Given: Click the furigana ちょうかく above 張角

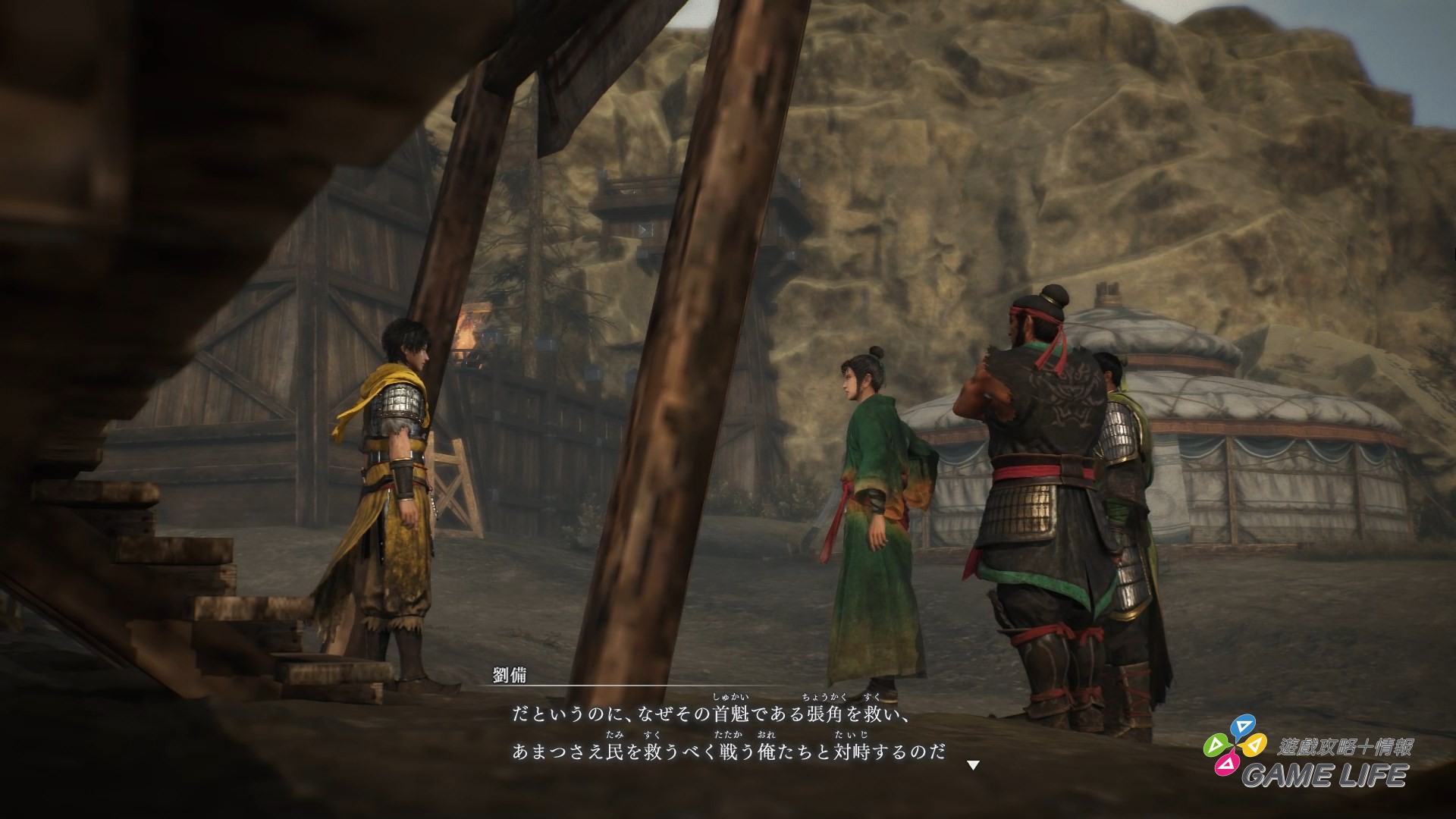Looking at the screenshot, I should tap(823, 697).
